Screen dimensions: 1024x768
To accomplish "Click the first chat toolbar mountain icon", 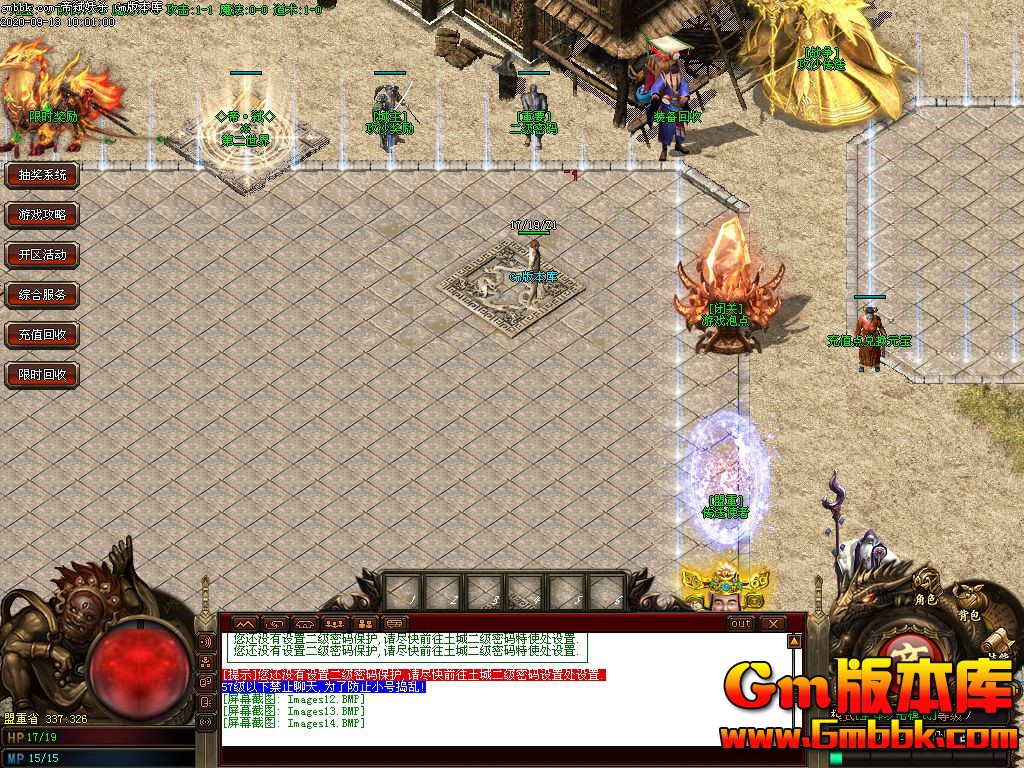I will (245, 623).
